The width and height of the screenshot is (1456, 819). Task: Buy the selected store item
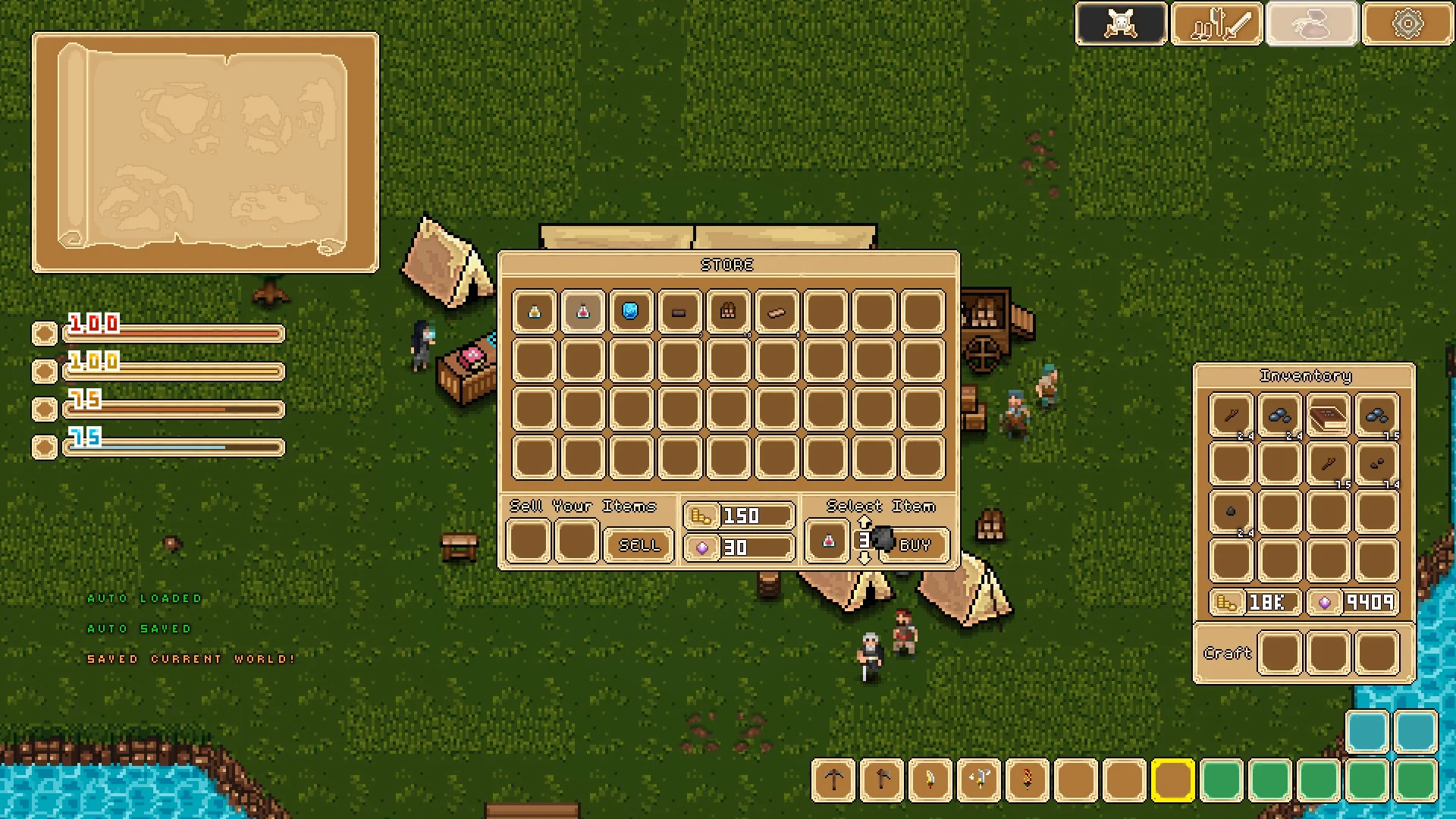[915, 544]
